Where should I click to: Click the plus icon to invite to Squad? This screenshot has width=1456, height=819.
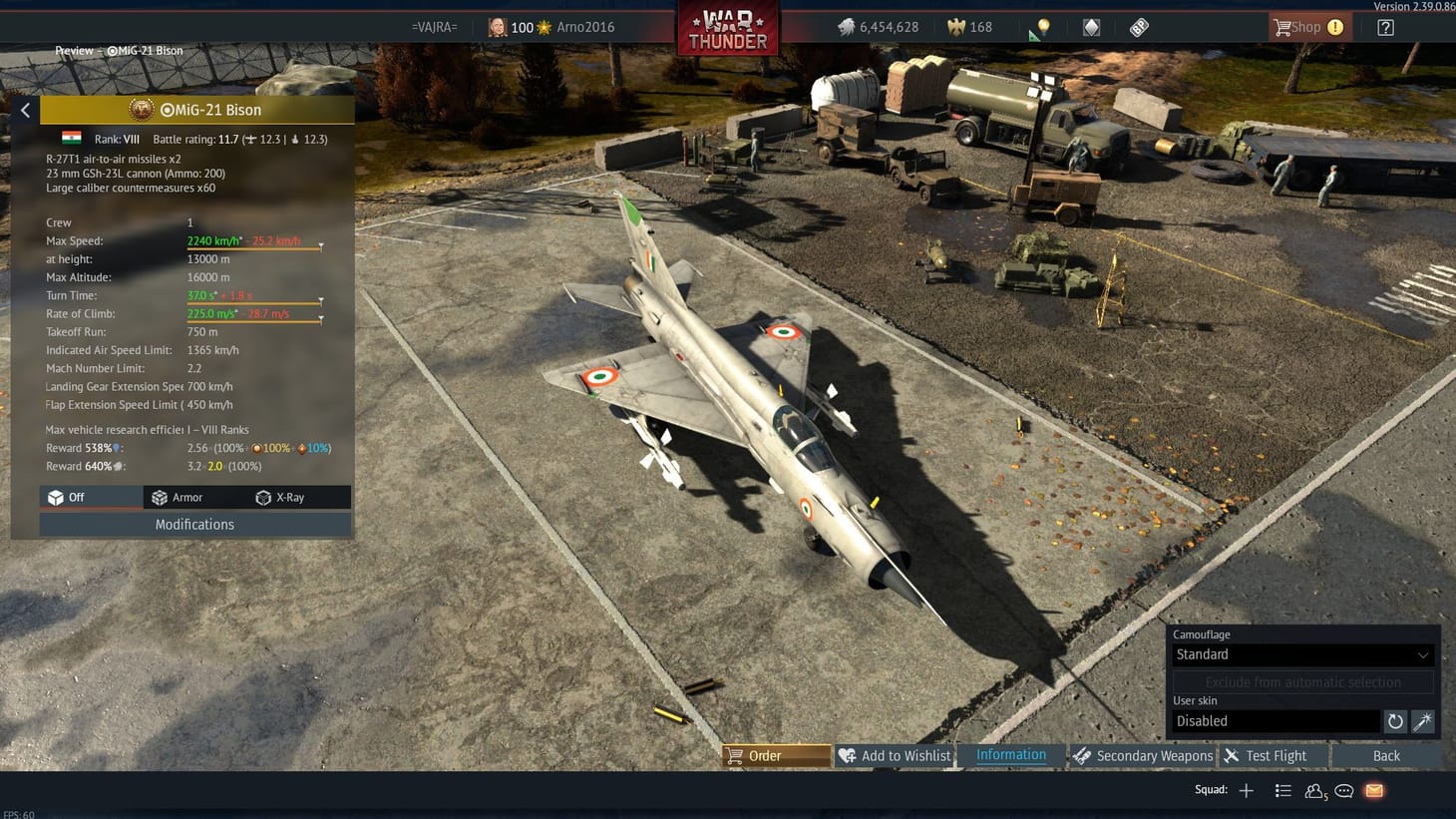(x=1246, y=790)
